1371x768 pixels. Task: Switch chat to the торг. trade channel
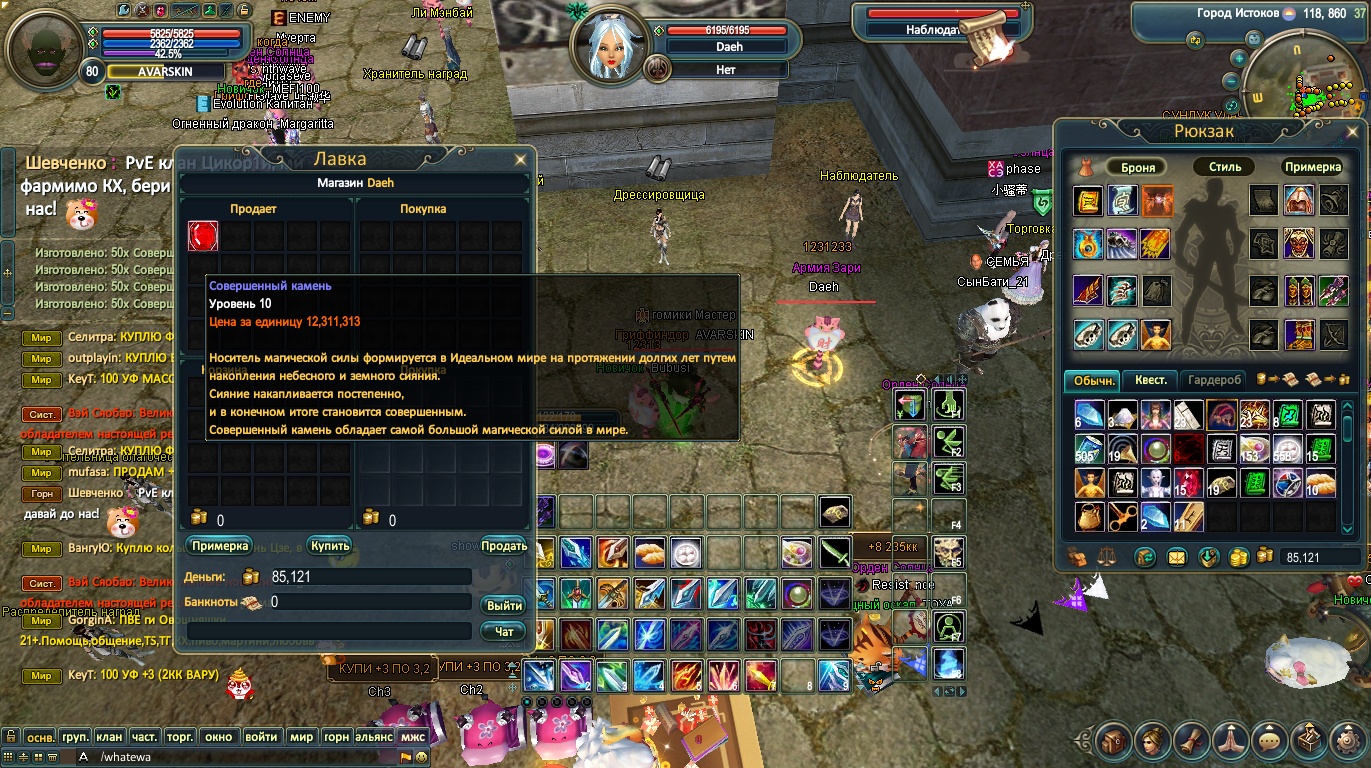pyautogui.click(x=180, y=737)
